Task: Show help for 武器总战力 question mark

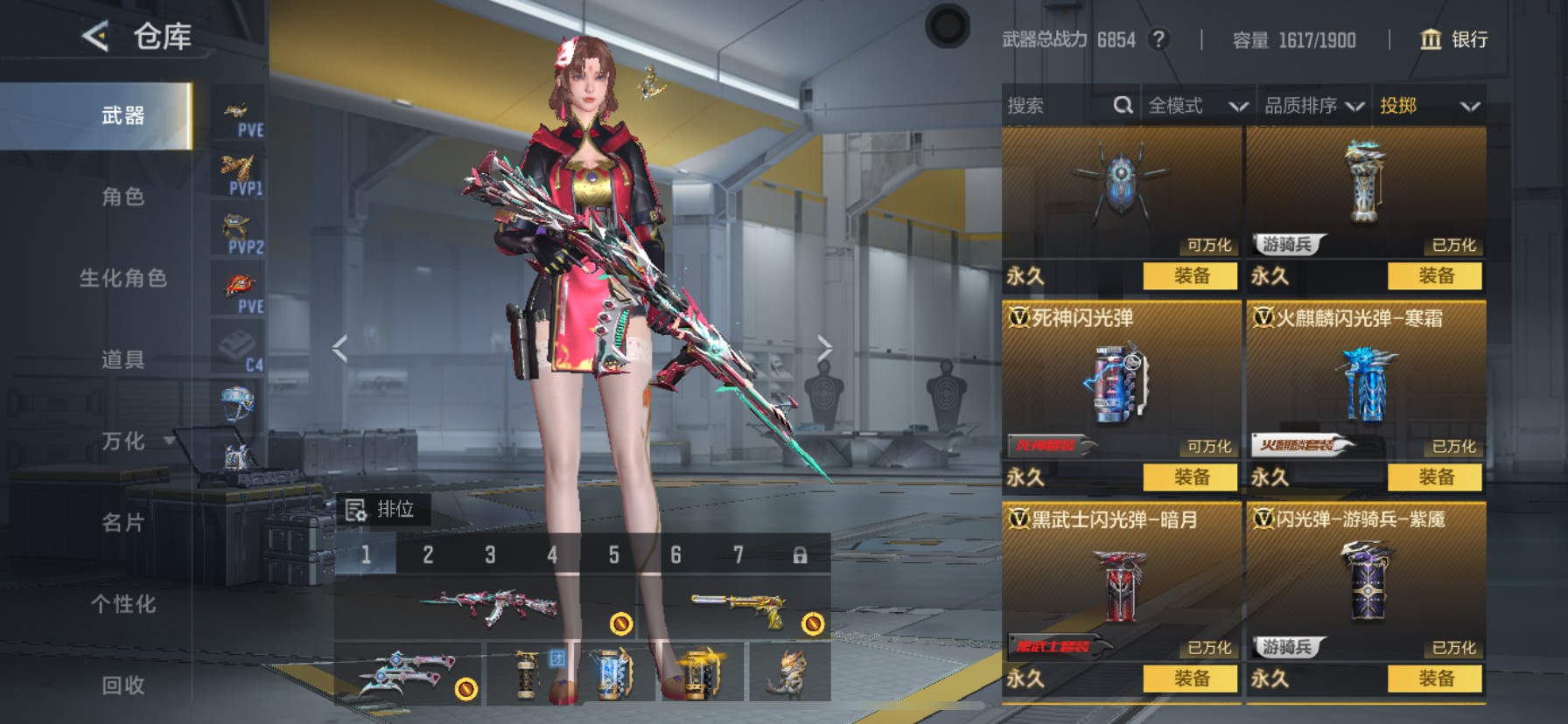Action: 1158,39
